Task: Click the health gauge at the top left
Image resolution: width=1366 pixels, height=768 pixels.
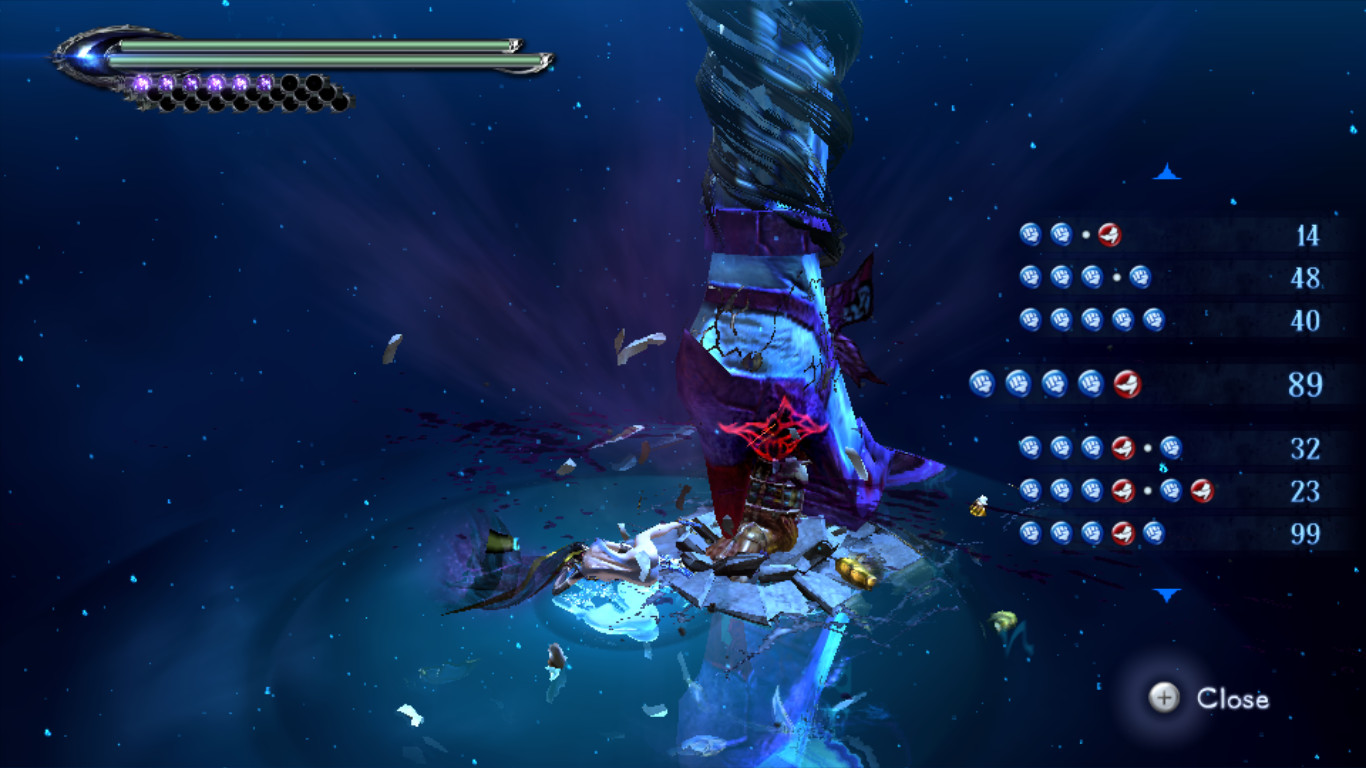Action: pos(320,45)
